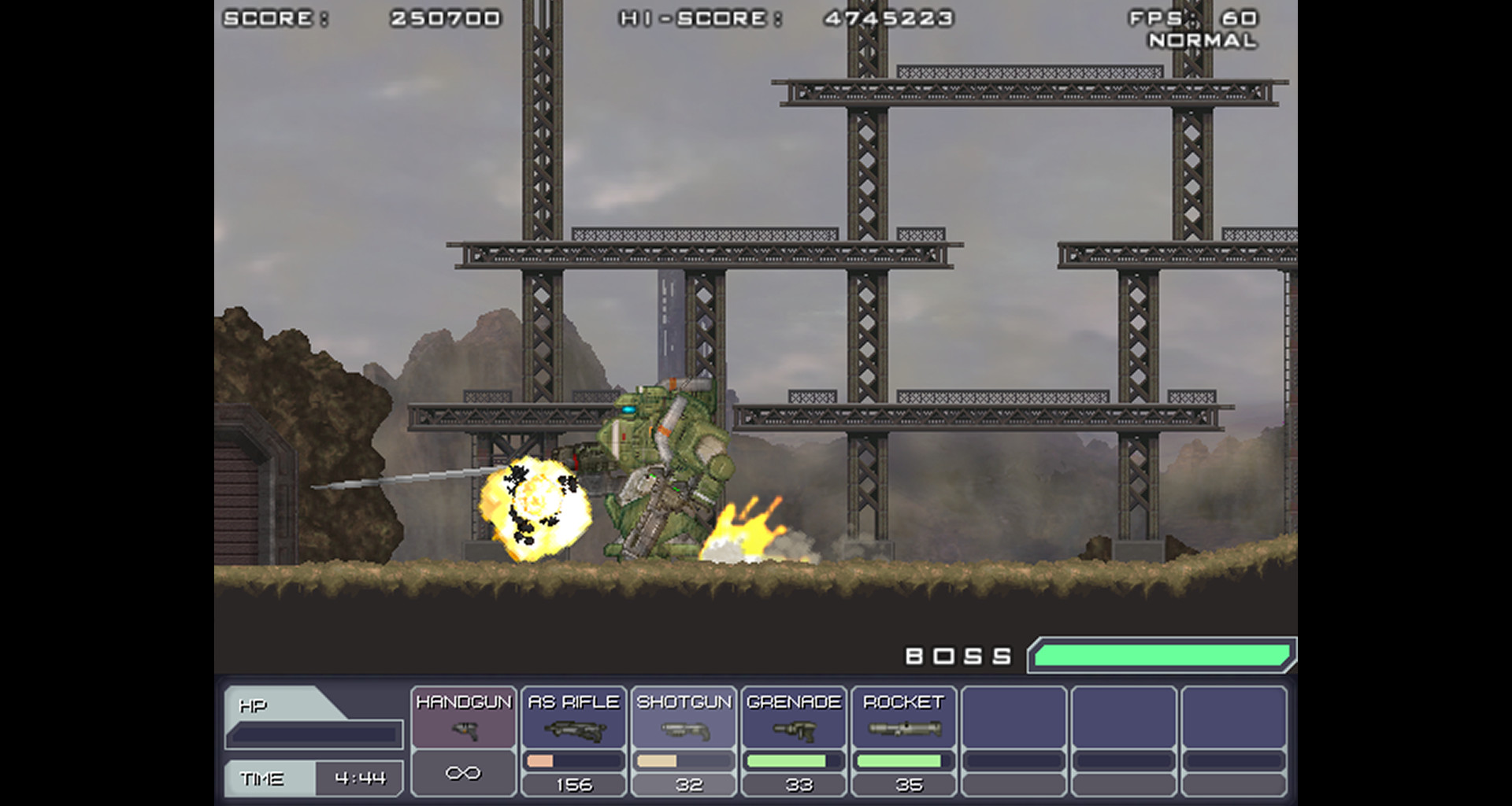Switch to the SHOTGUN weapon tab
This screenshot has height=806, width=1512.
684,701
